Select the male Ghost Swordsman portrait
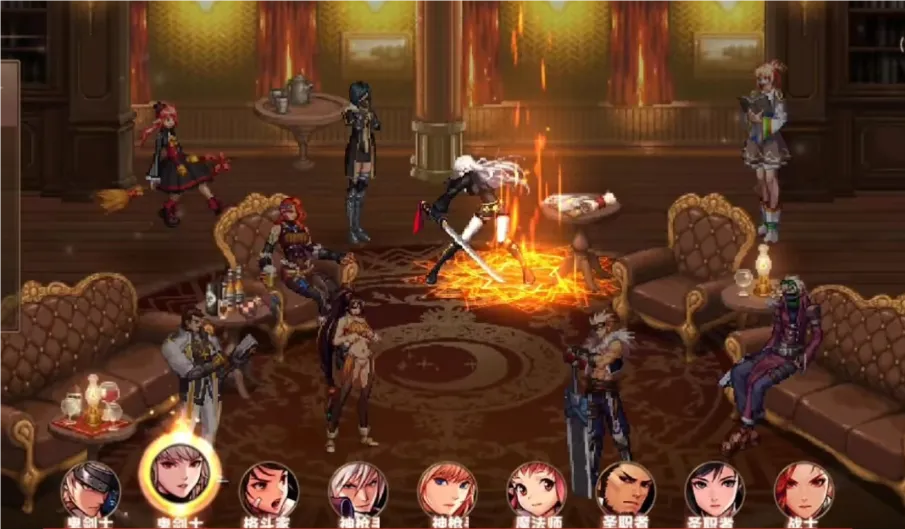Screen dimensions: 905x529 tap(90, 489)
